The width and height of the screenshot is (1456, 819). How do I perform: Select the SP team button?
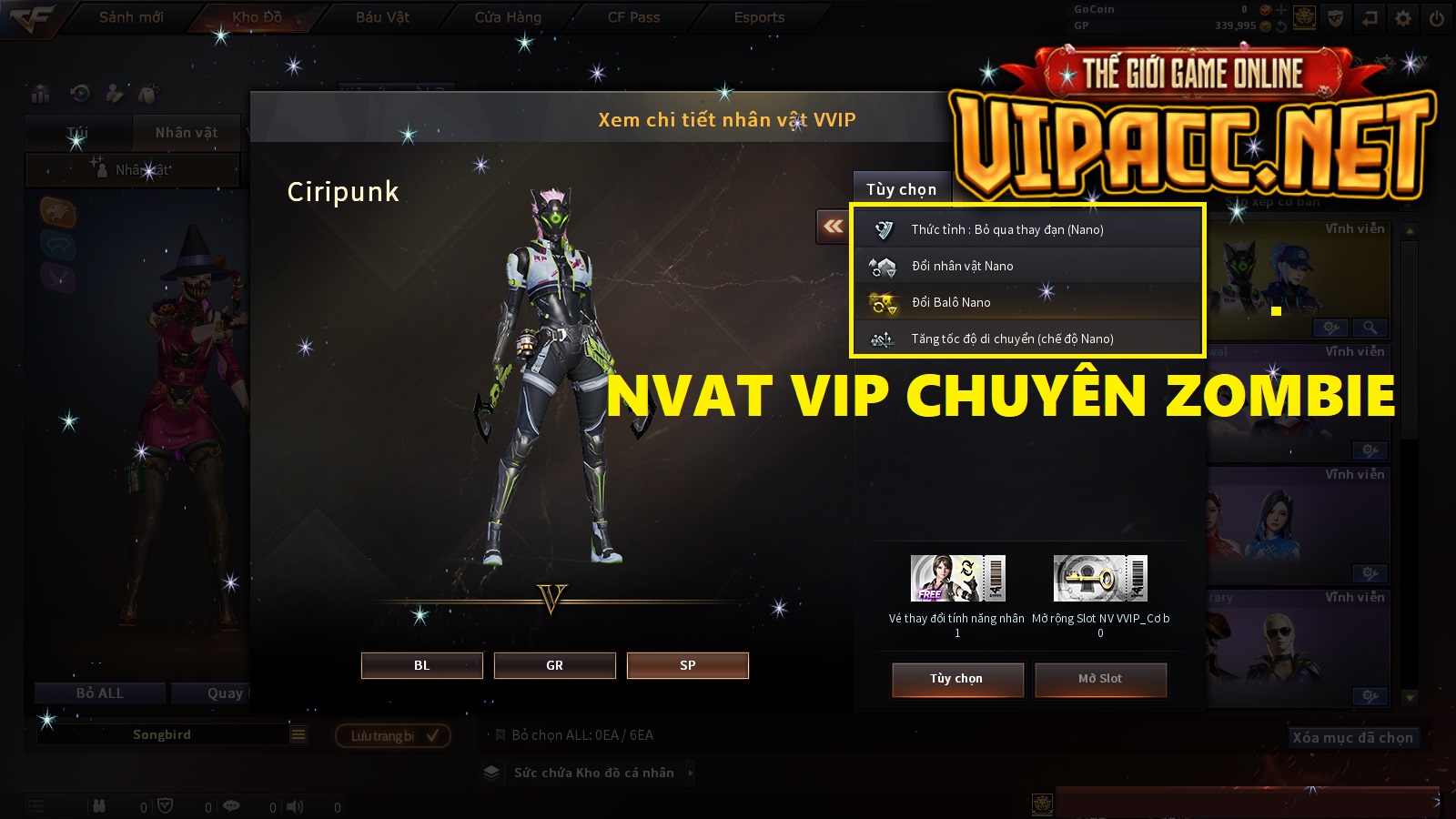click(687, 665)
